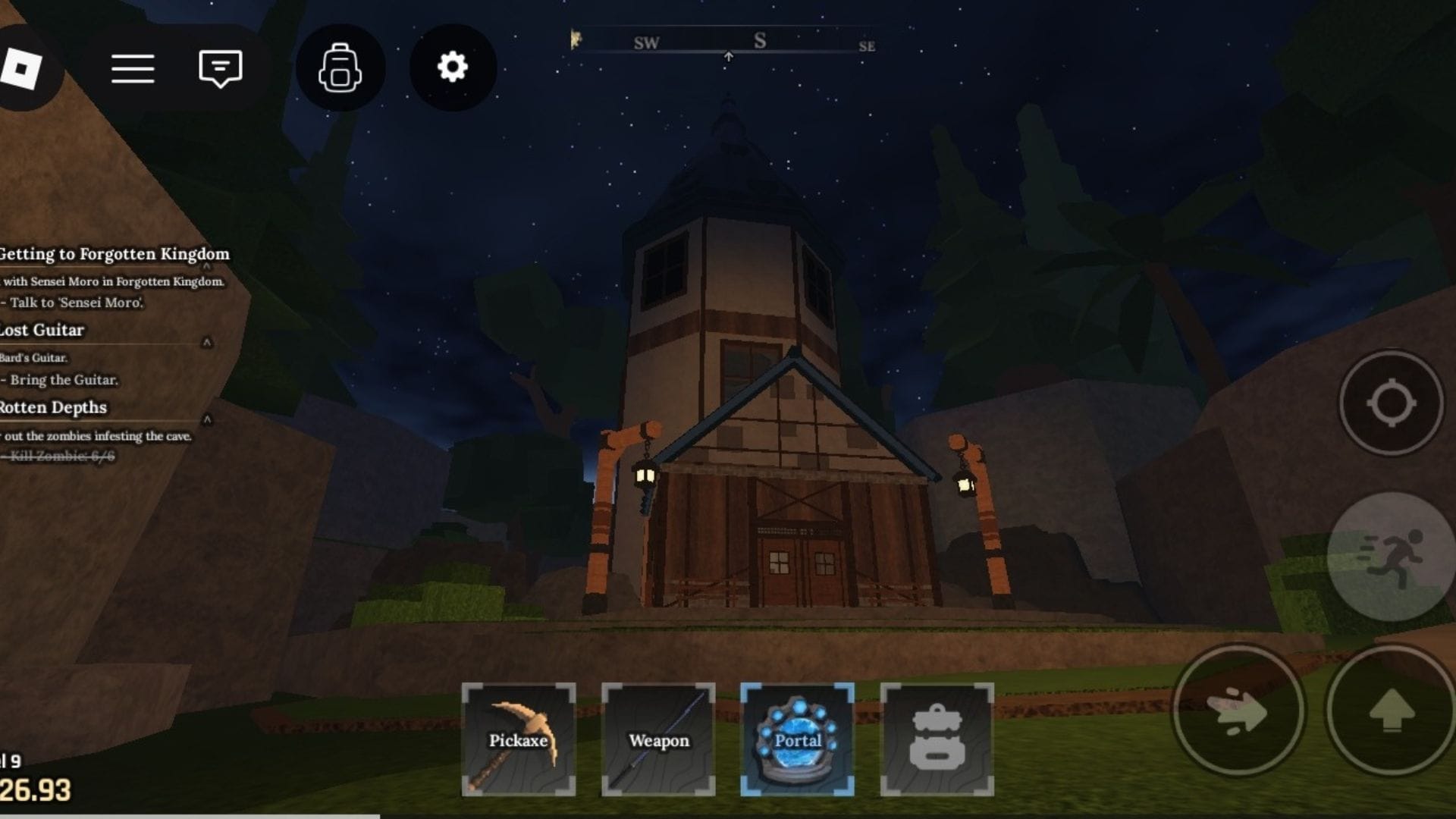The image size is (1456, 819).
Task: Click the Lost Guitar quest title
Action: pos(42,330)
